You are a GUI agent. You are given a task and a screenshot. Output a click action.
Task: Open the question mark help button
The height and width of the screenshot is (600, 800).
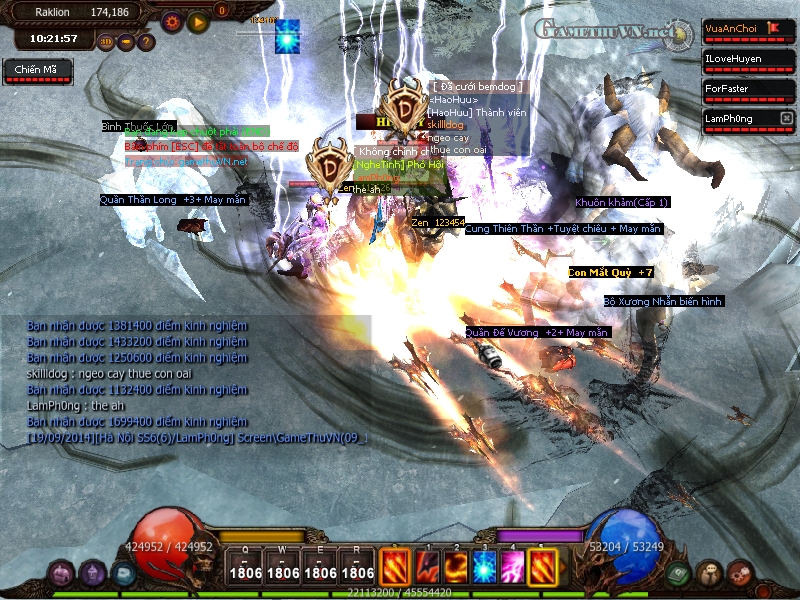pyautogui.click(x=146, y=42)
